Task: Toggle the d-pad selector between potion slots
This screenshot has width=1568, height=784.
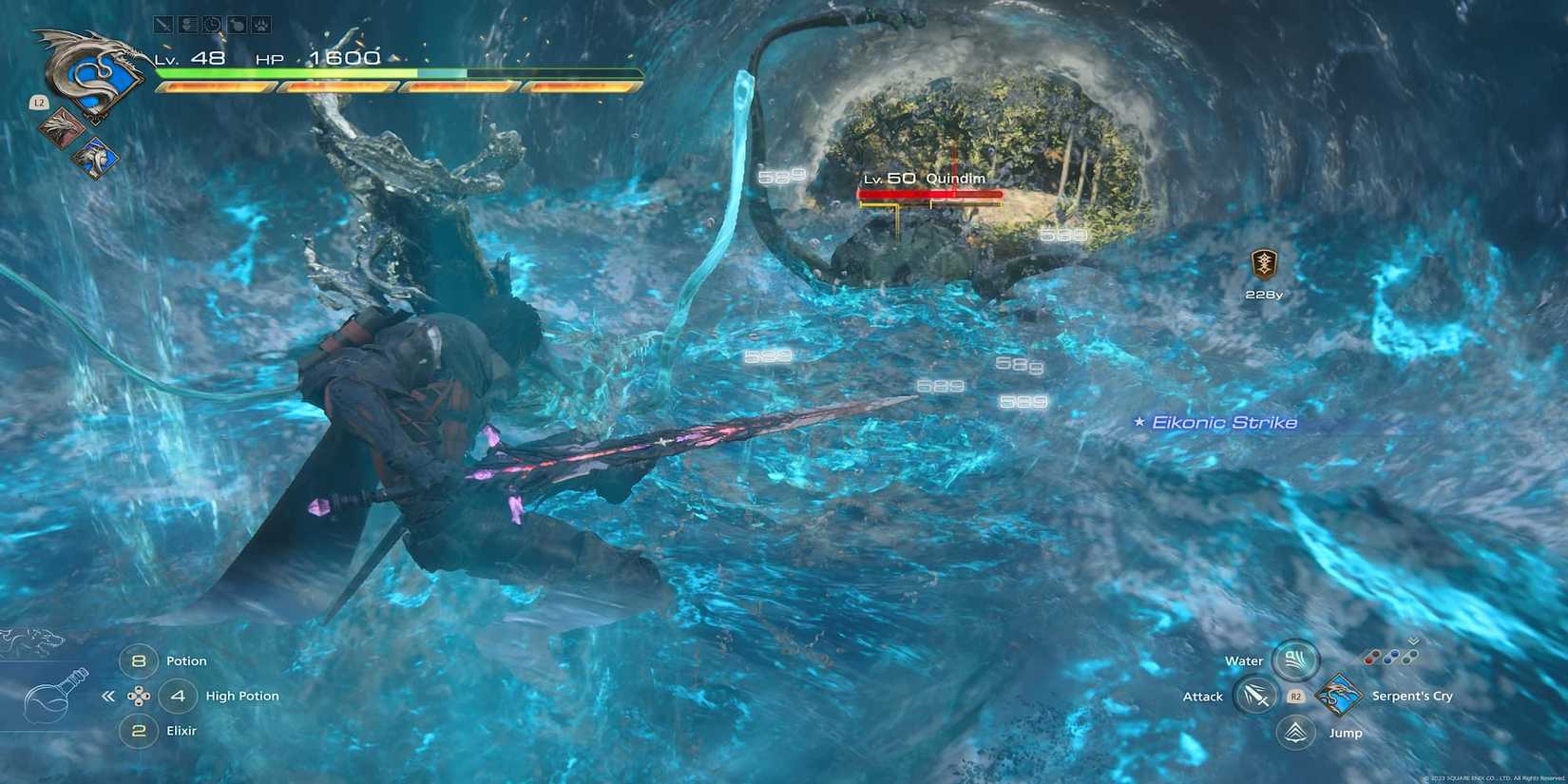Action: coord(141,696)
